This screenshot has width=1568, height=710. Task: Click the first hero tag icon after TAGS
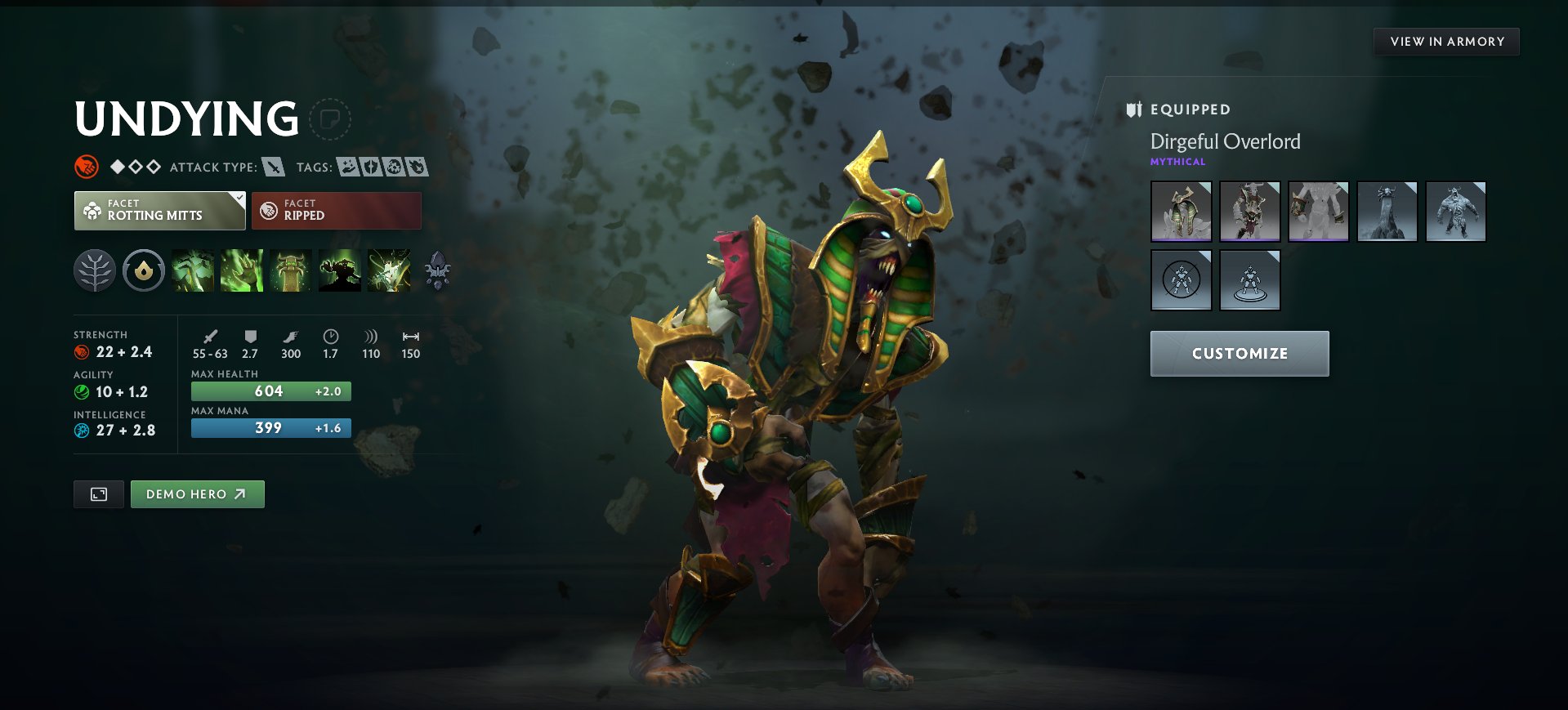click(349, 167)
